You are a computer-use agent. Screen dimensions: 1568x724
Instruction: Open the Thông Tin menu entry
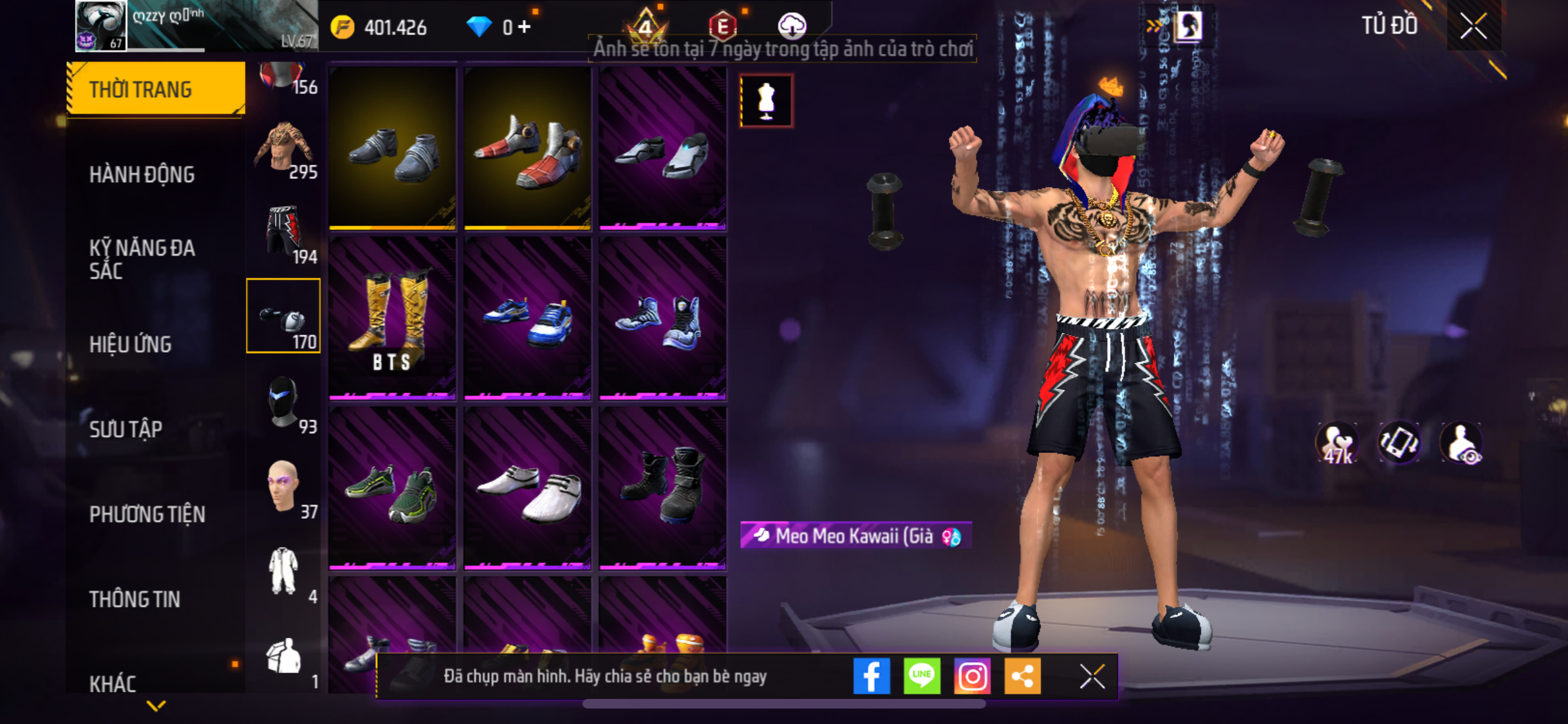pyautogui.click(x=135, y=599)
